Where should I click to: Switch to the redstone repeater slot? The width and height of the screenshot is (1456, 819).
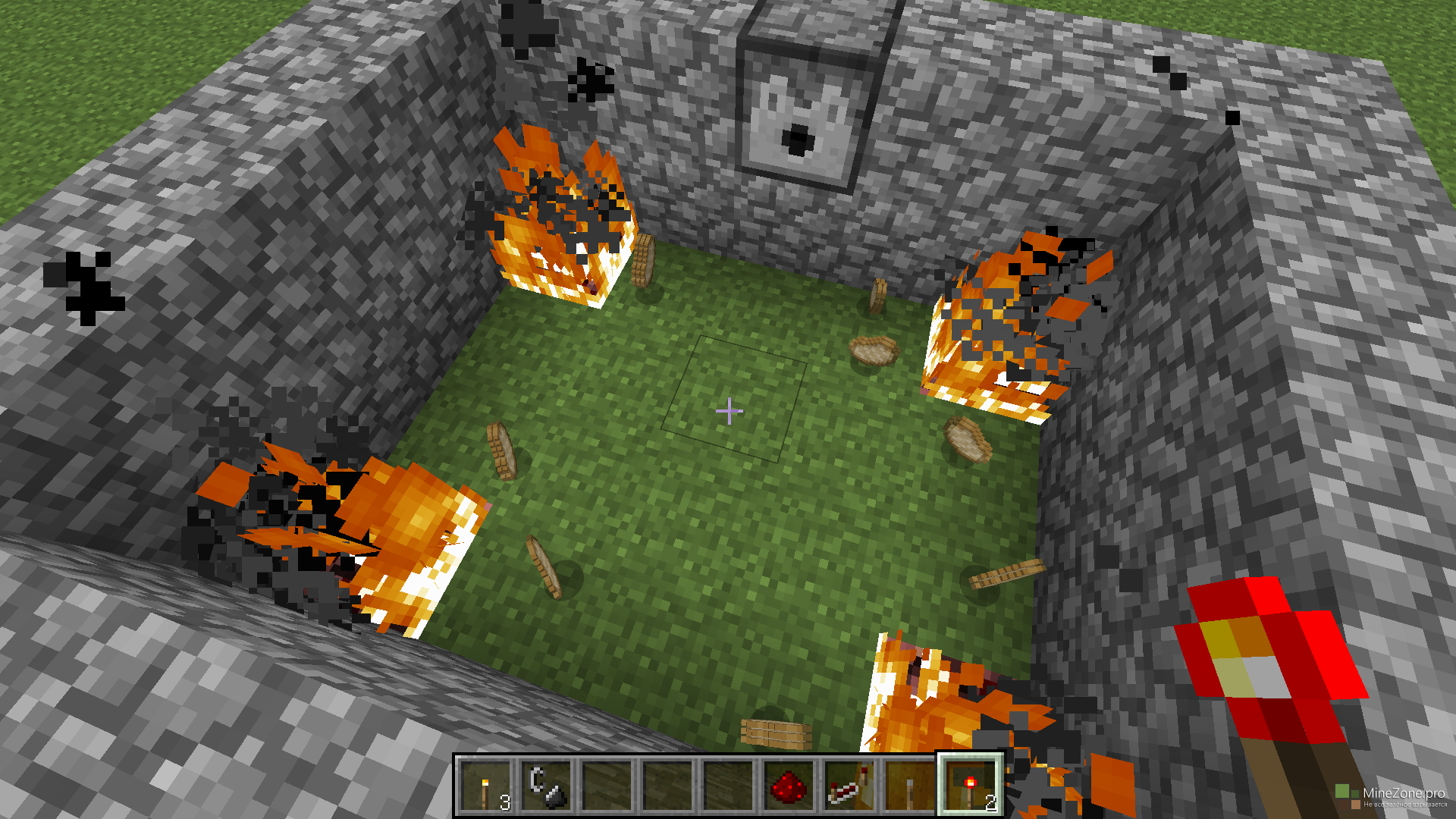point(849,787)
